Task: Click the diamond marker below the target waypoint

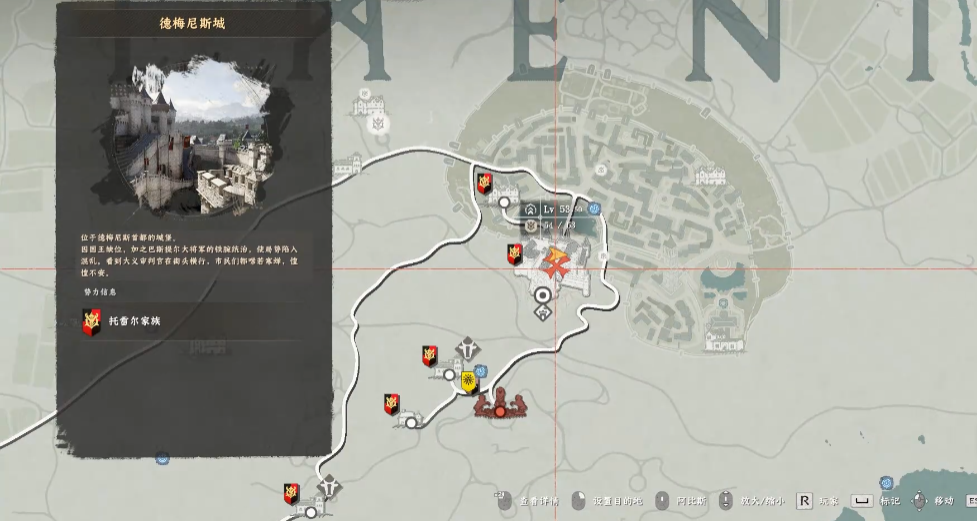Action: (x=543, y=313)
